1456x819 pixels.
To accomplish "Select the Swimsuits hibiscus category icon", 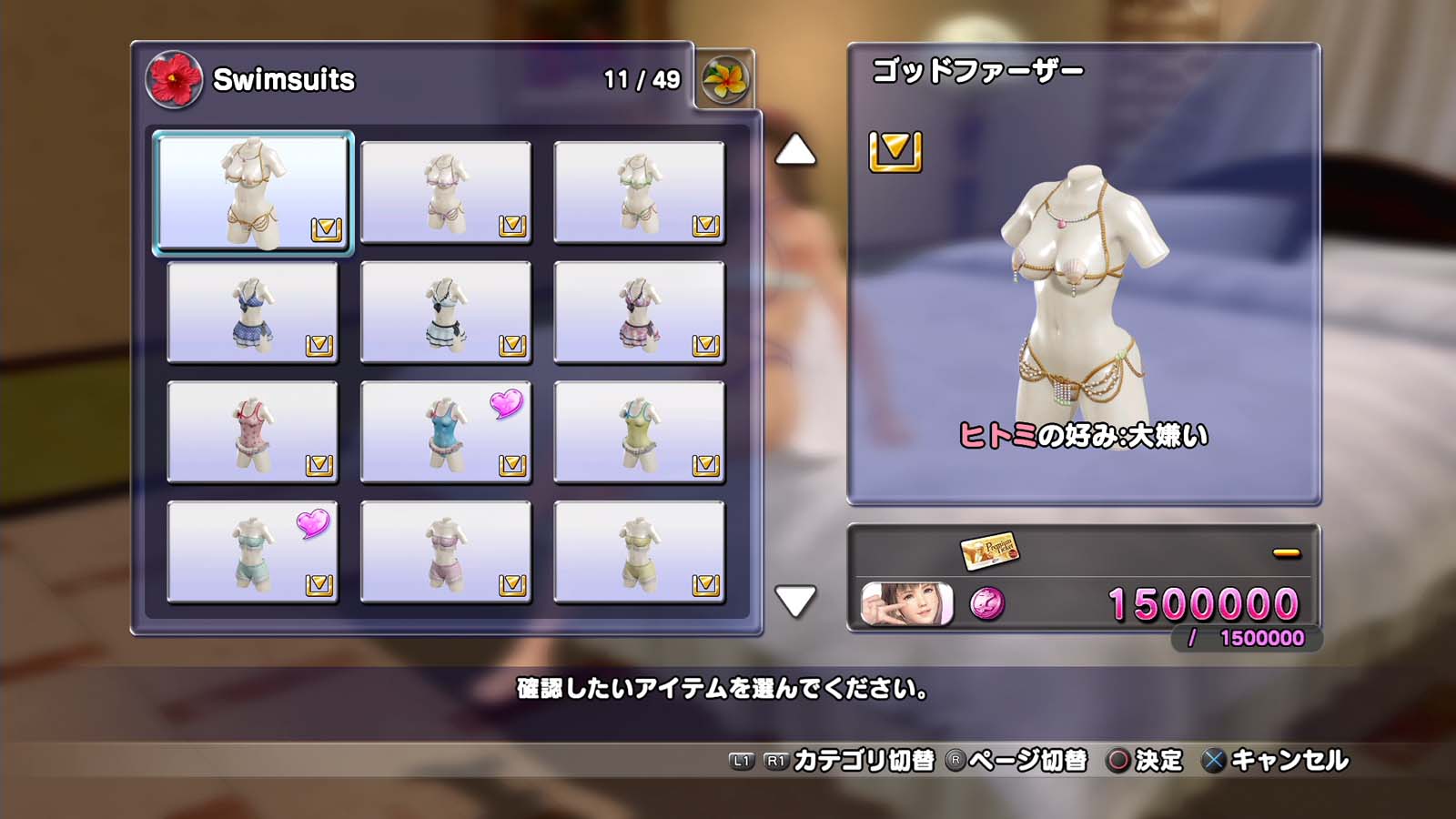I will tap(174, 79).
